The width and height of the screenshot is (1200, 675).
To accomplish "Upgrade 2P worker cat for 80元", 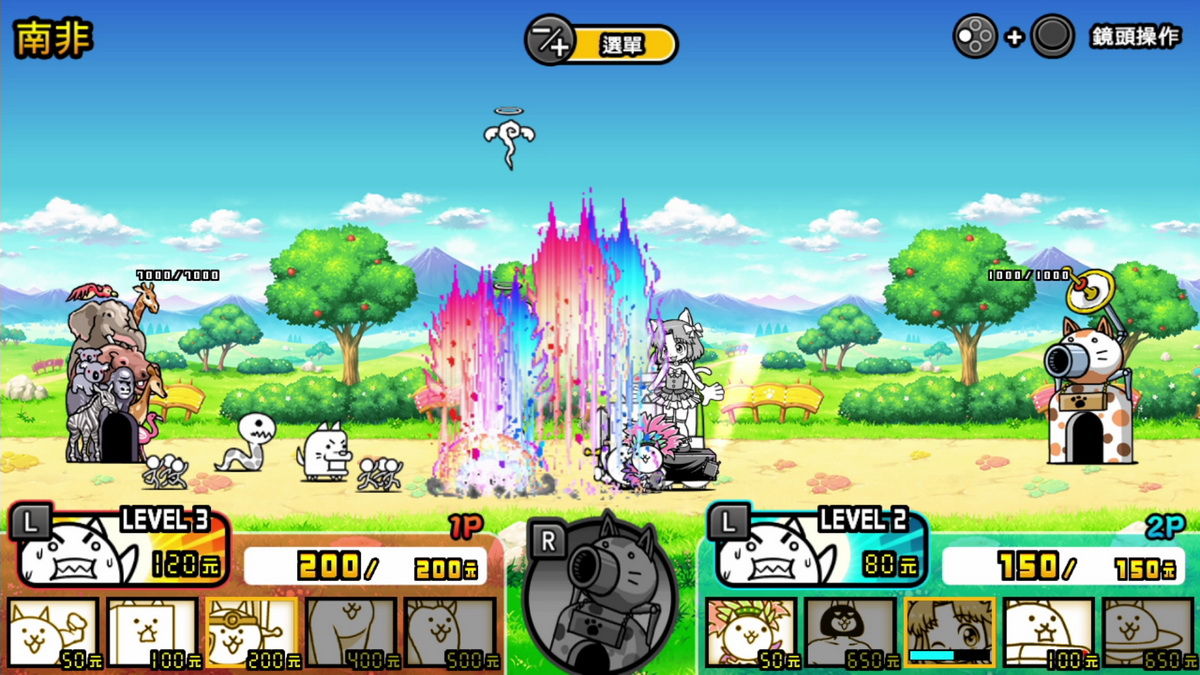I will pos(816,546).
